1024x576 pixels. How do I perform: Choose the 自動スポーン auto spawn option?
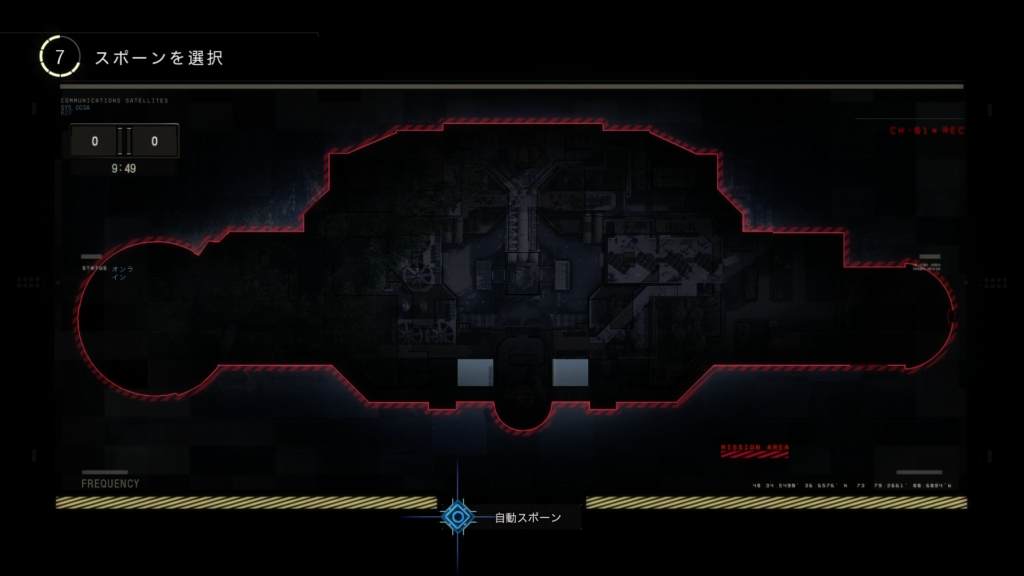tap(459, 516)
